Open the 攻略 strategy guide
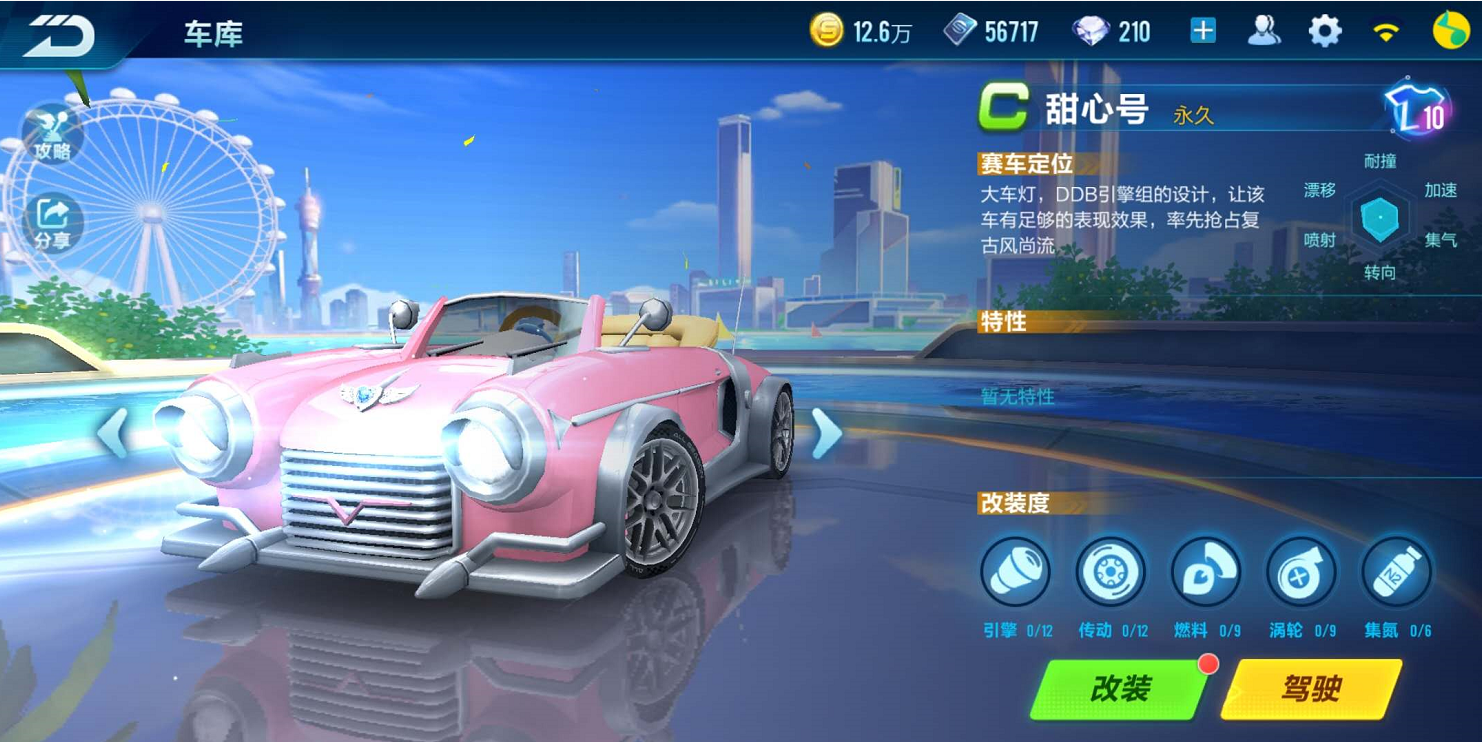Screen dimensions: 1482x742 click(x=52, y=132)
